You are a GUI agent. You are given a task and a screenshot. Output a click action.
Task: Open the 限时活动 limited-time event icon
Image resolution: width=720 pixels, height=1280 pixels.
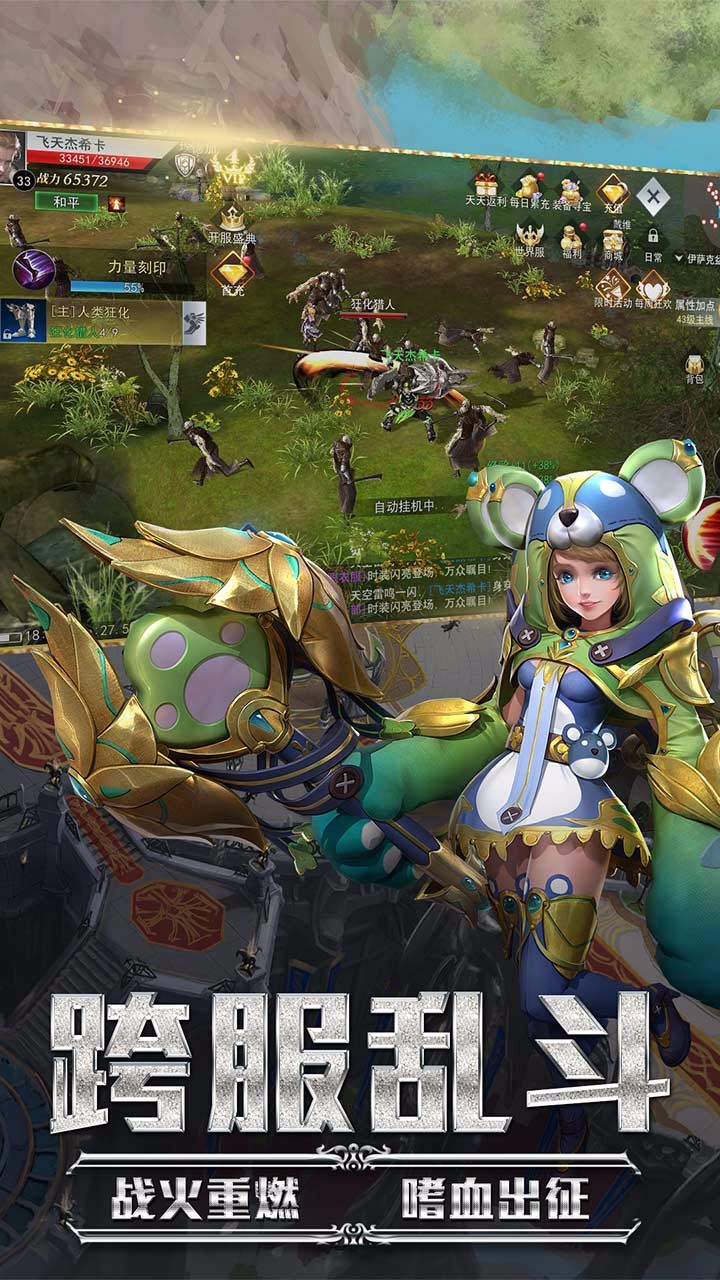[x=612, y=286]
